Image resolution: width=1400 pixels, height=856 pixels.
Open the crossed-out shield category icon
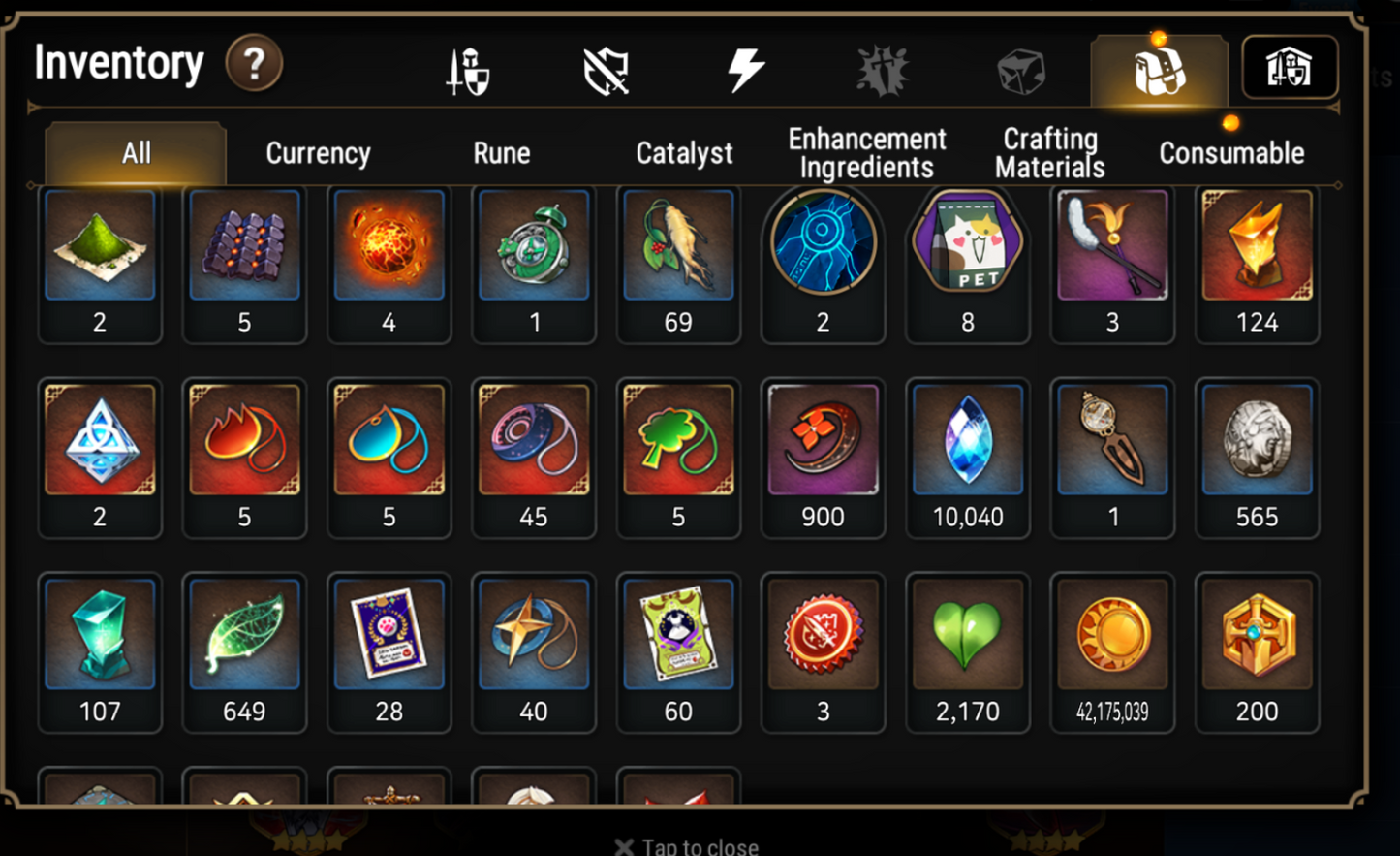pos(607,72)
